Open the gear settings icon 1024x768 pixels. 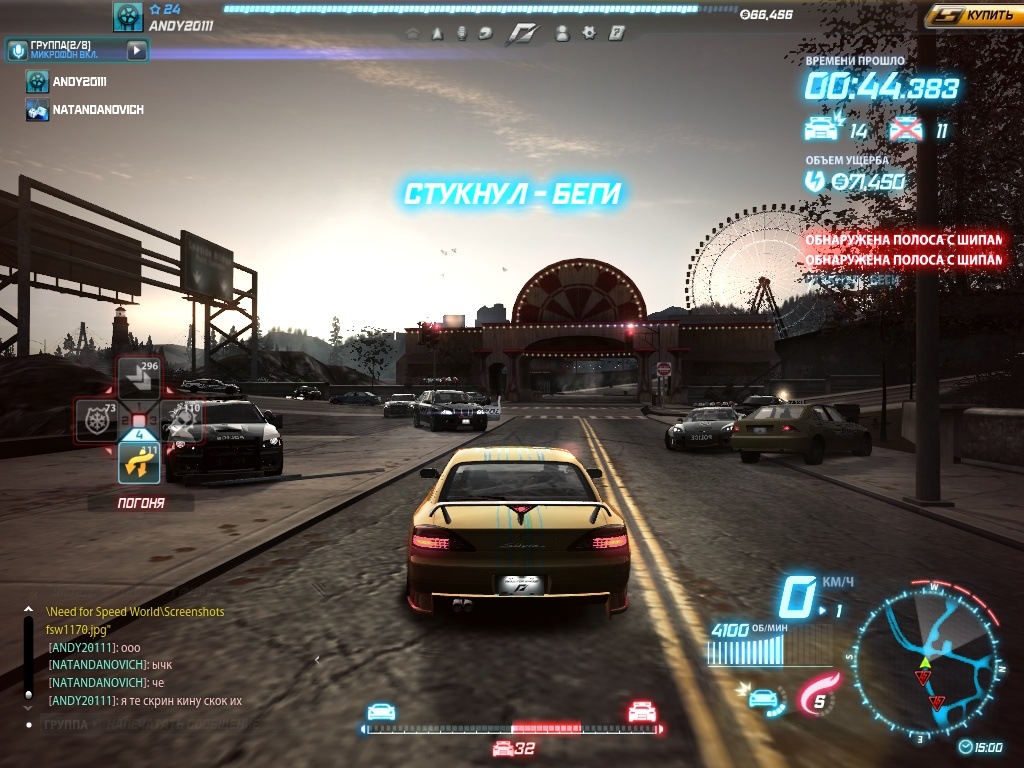pyautogui.click(x=589, y=33)
